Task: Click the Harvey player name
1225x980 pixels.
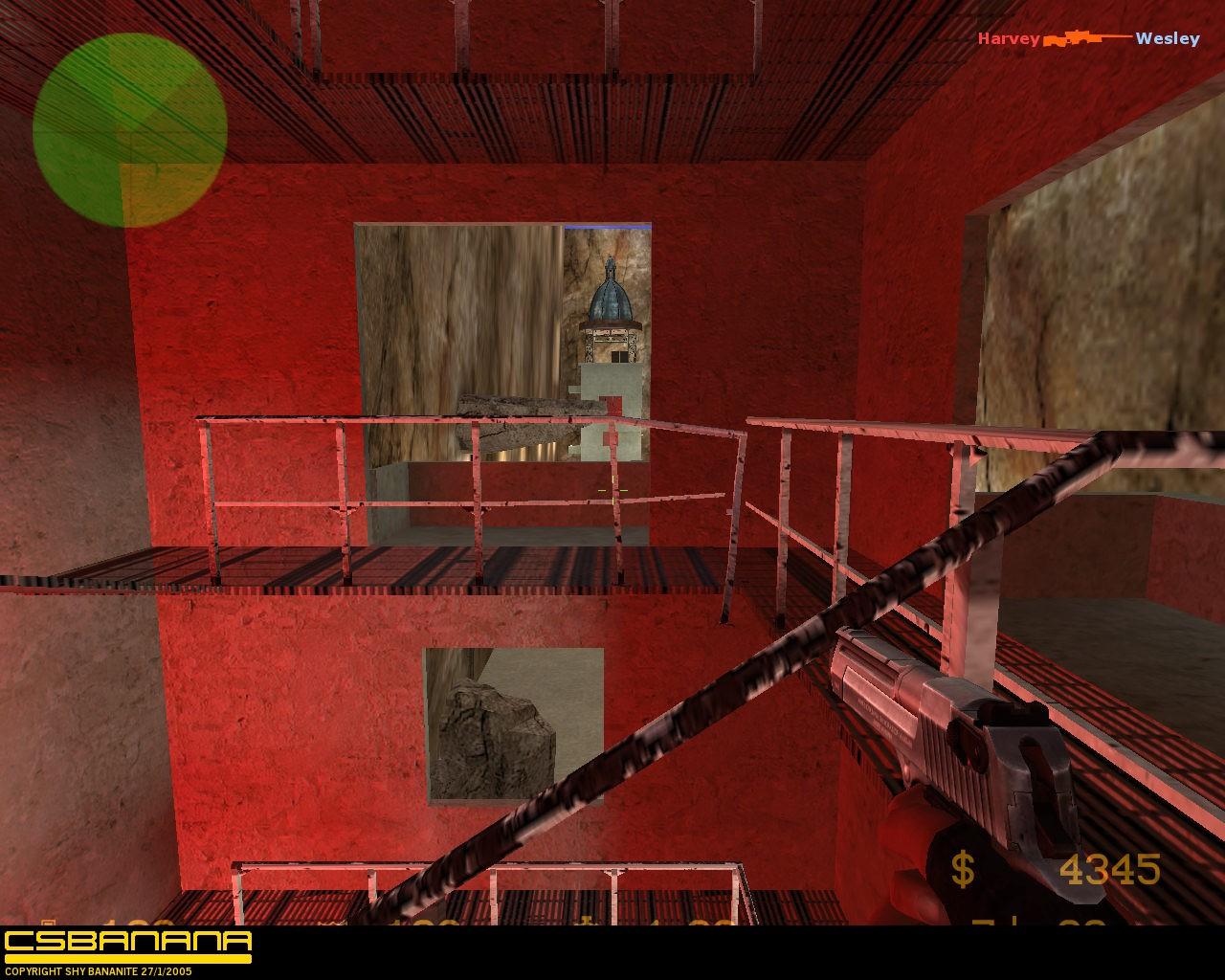Action: [1009, 38]
